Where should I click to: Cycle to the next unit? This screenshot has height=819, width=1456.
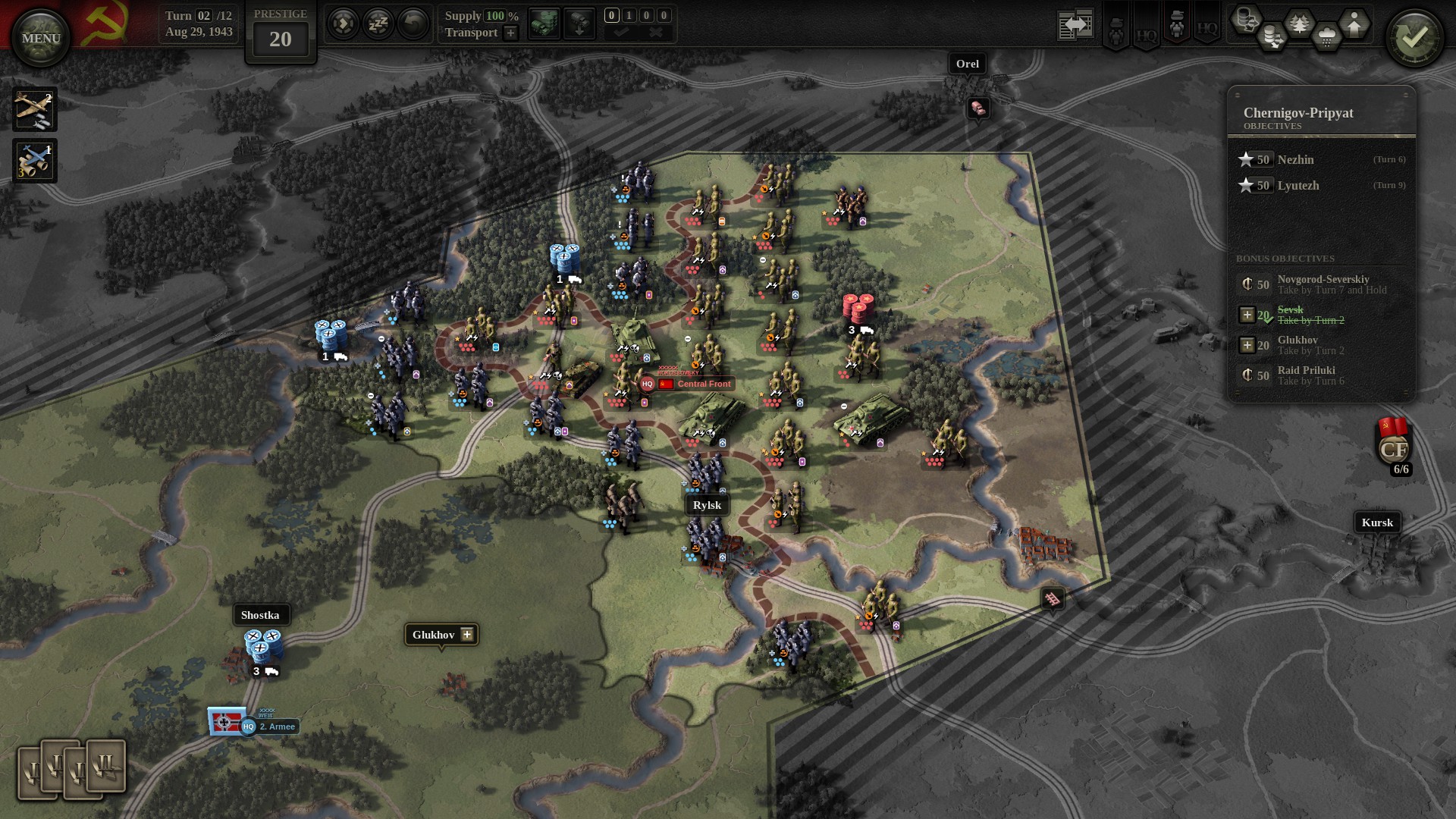pyautogui.click(x=344, y=23)
